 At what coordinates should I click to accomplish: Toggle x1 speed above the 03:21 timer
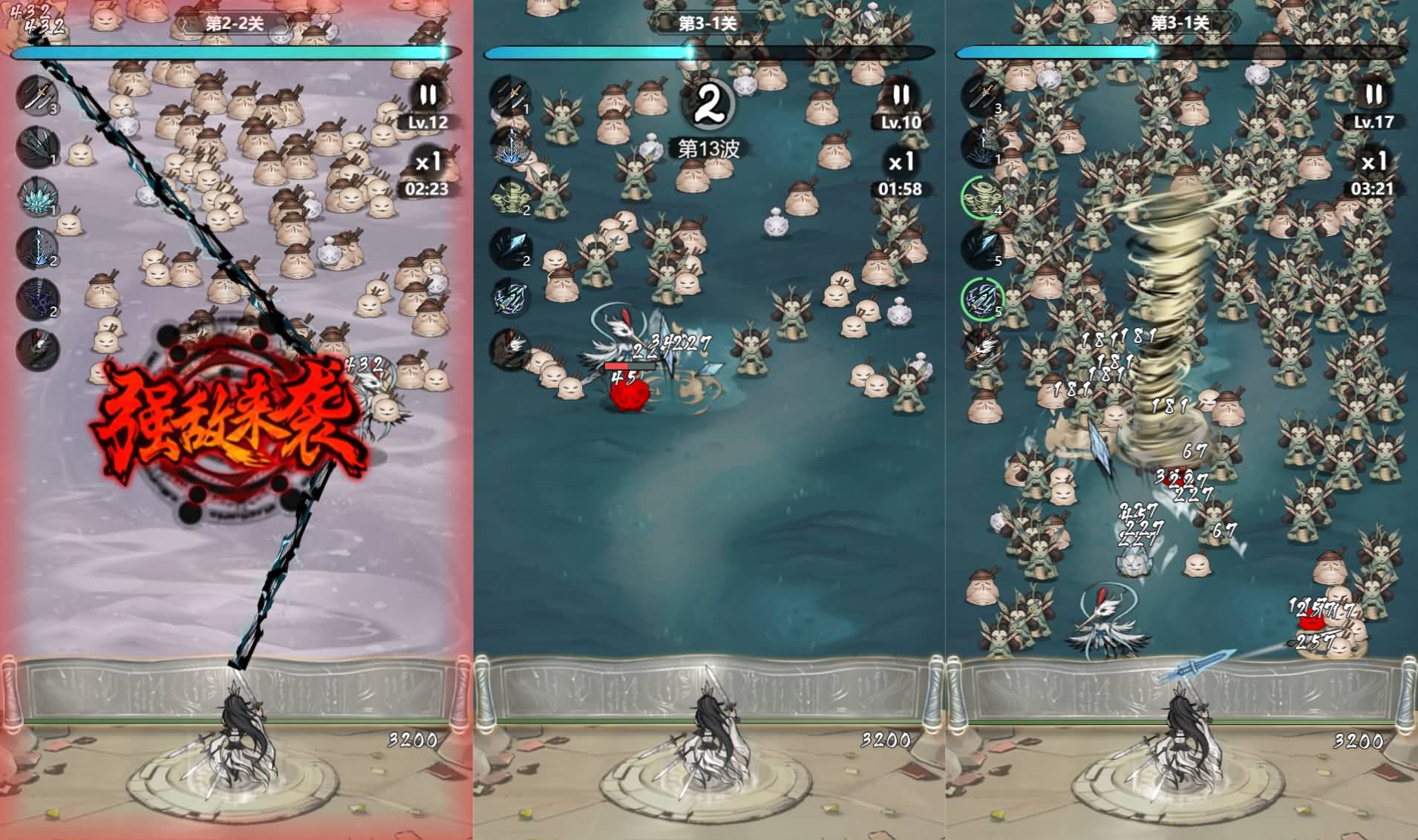click(x=1373, y=161)
